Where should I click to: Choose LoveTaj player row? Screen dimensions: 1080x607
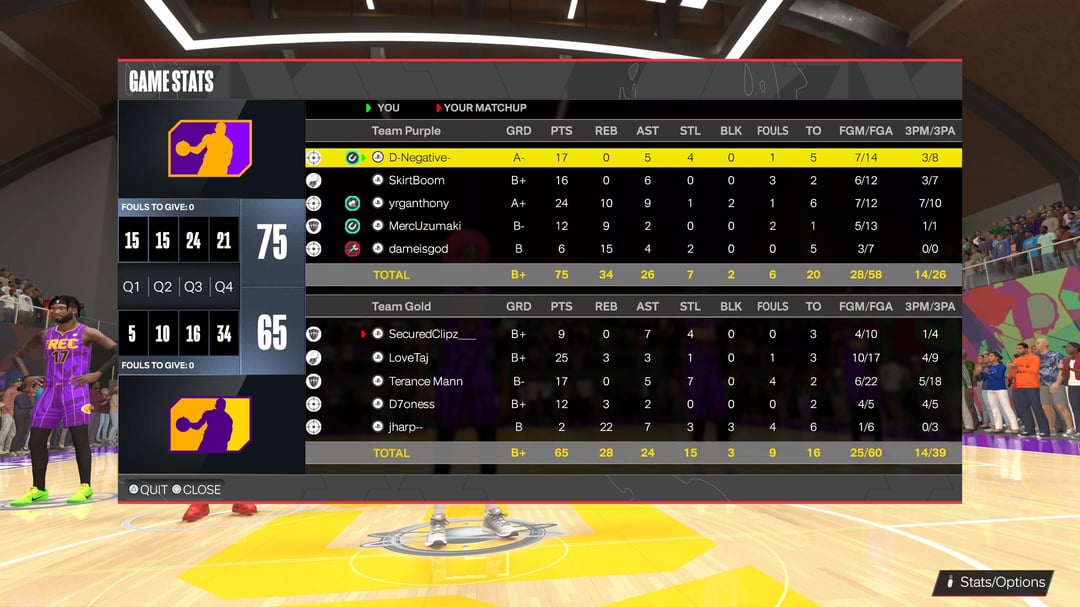(408, 358)
